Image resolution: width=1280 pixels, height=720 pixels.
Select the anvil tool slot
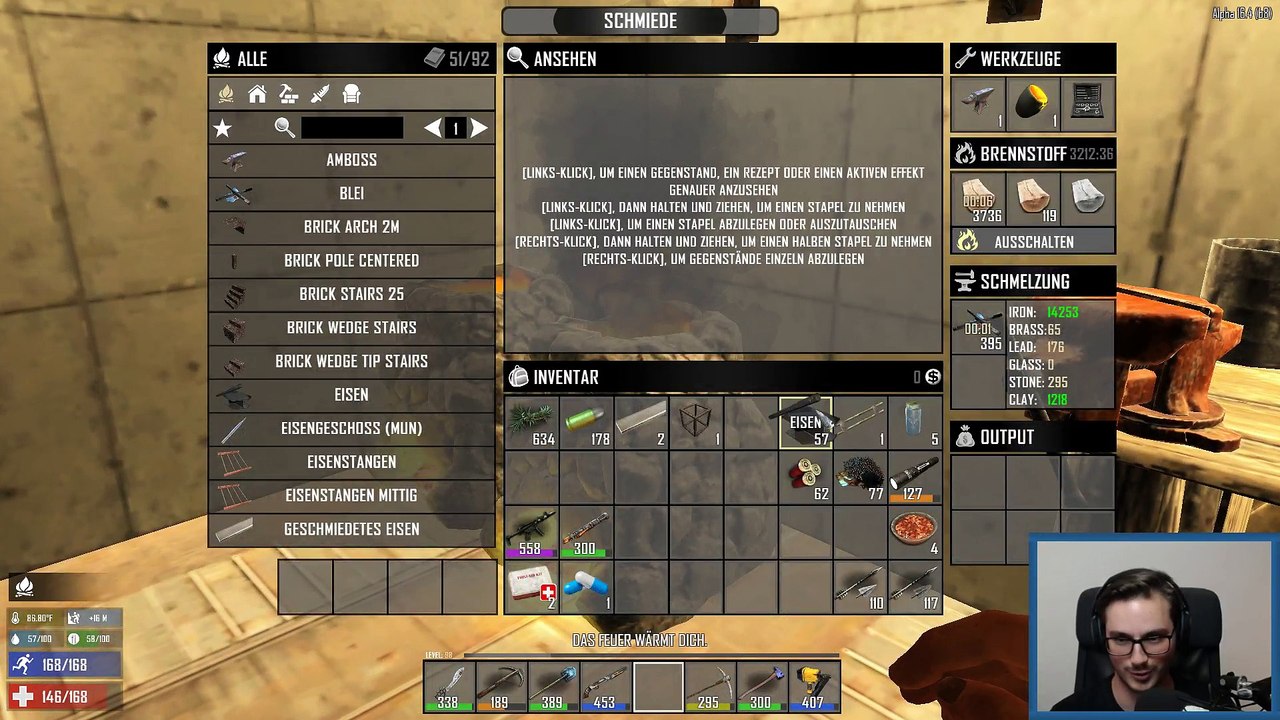click(978, 104)
